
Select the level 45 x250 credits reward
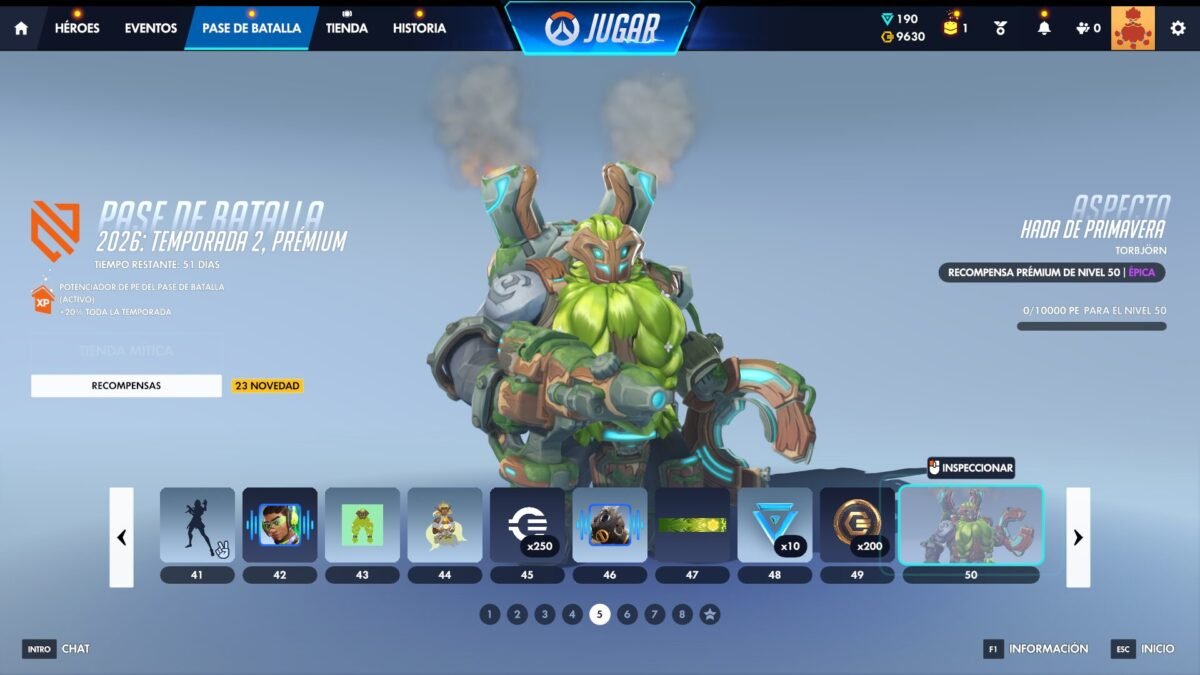pyautogui.click(x=527, y=525)
